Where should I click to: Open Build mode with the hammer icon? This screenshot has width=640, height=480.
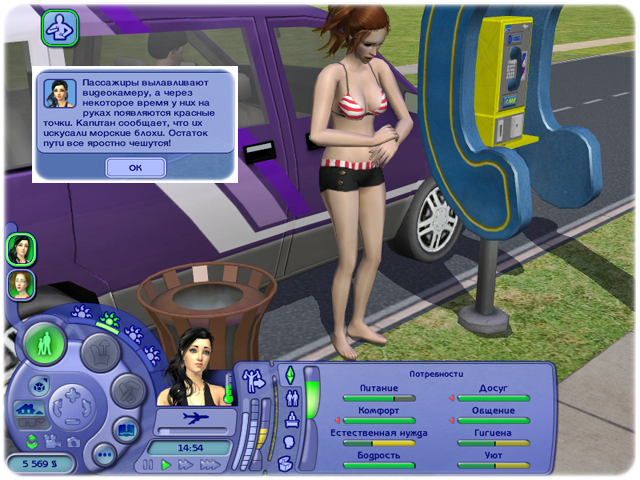click(127, 391)
